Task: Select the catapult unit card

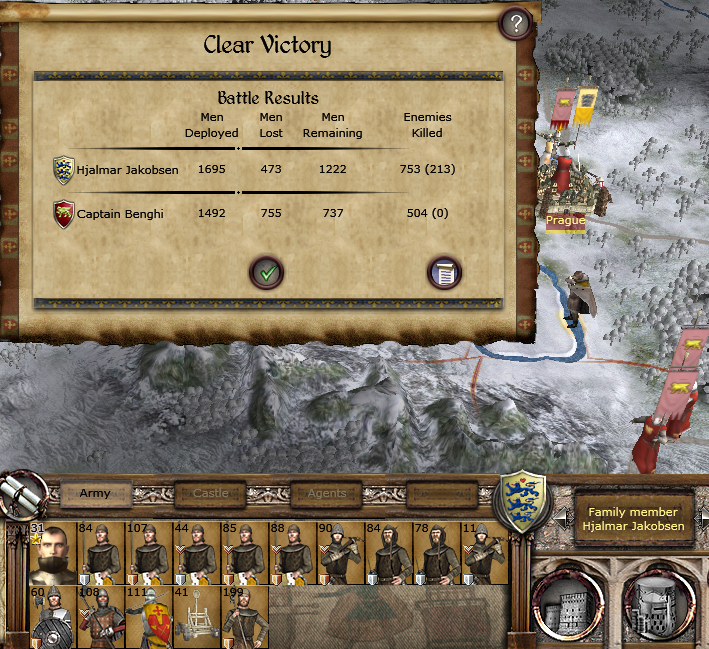Action: pyautogui.click(x=197, y=615)
